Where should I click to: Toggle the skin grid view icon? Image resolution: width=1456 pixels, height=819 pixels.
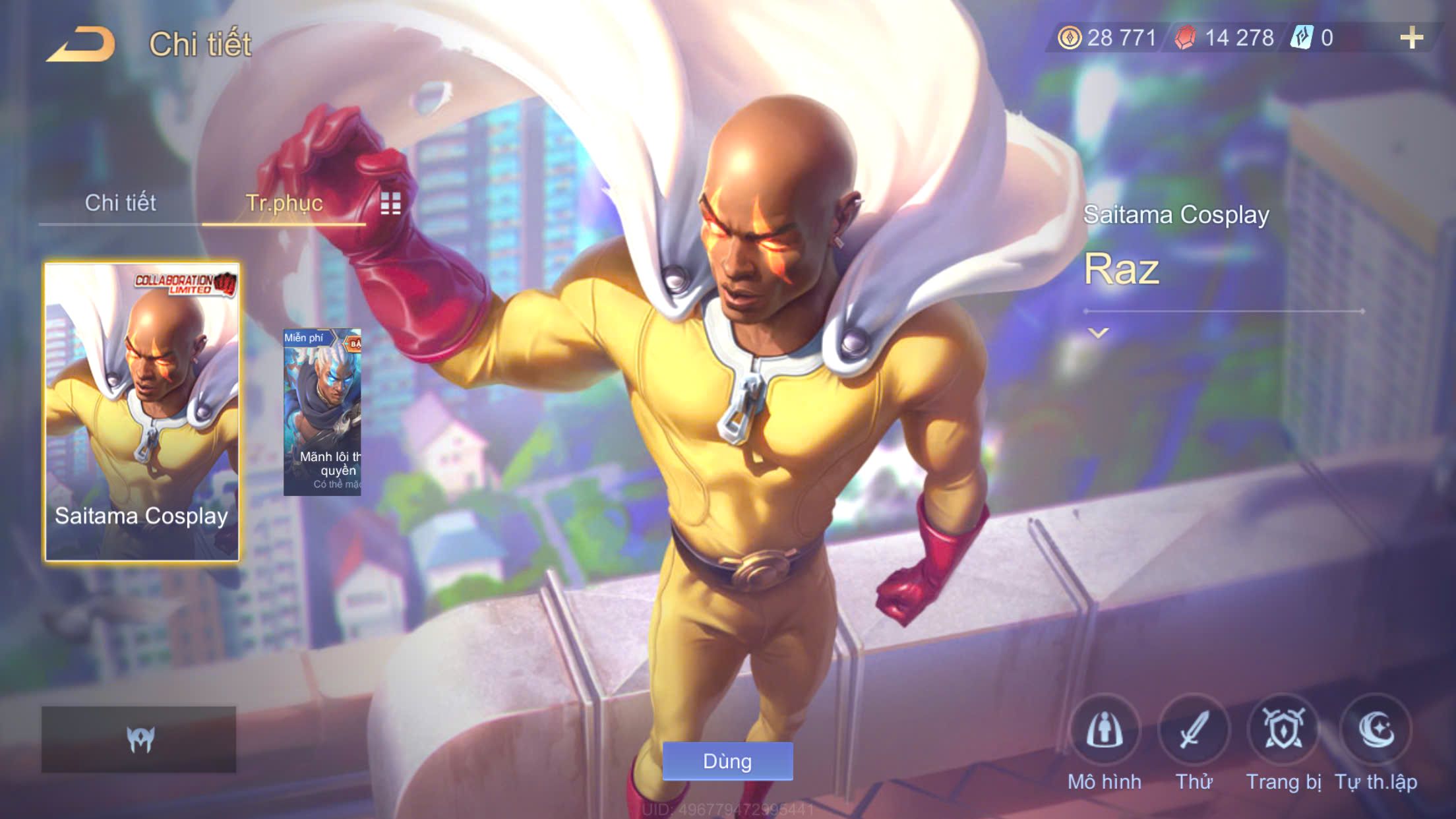pos(390,204)
